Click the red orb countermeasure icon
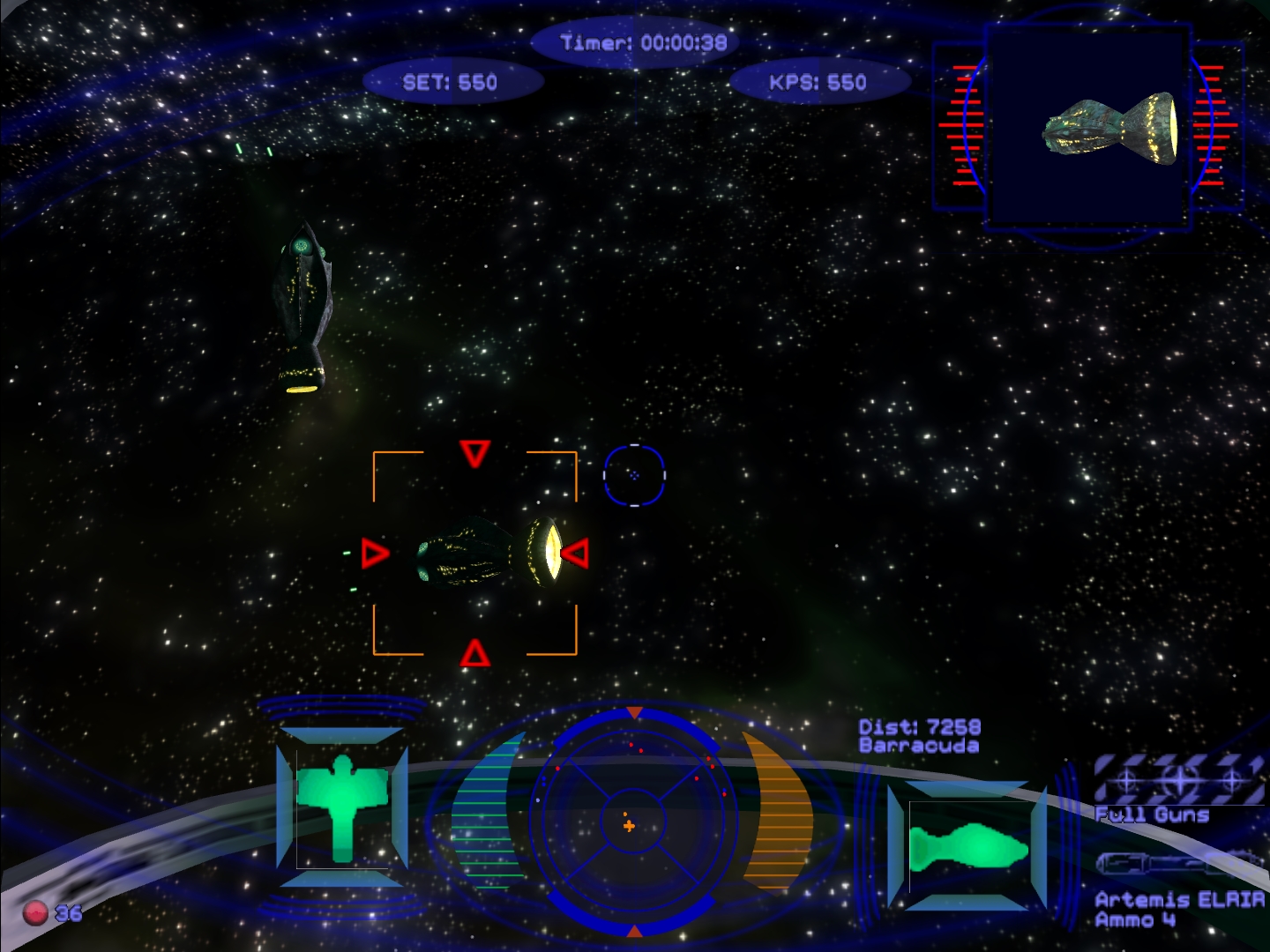1270x952 pixels. pos(35,911)
